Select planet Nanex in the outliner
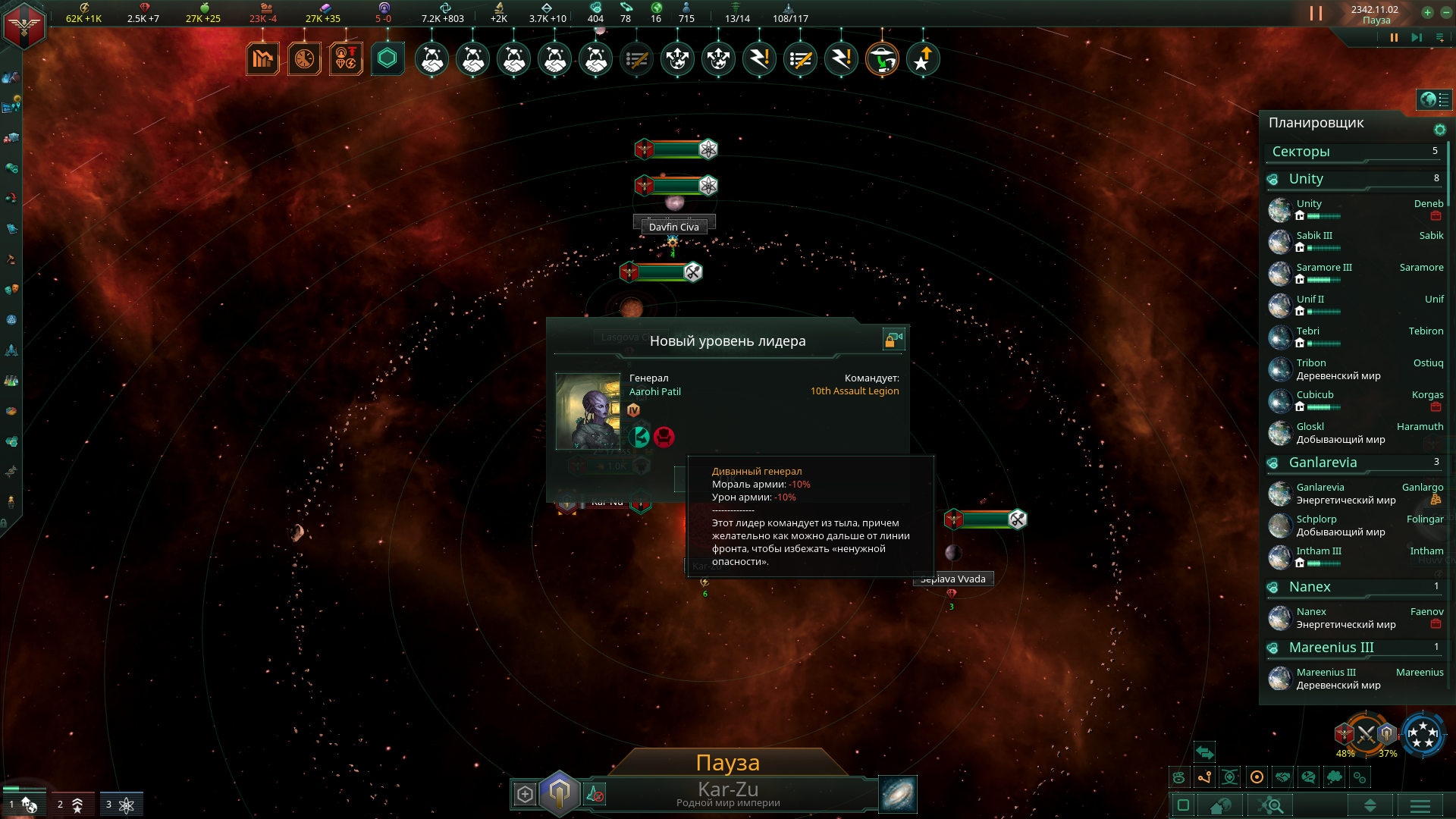The height and width of the screenshot is (819, 1456). click(x=1311, y=612)
